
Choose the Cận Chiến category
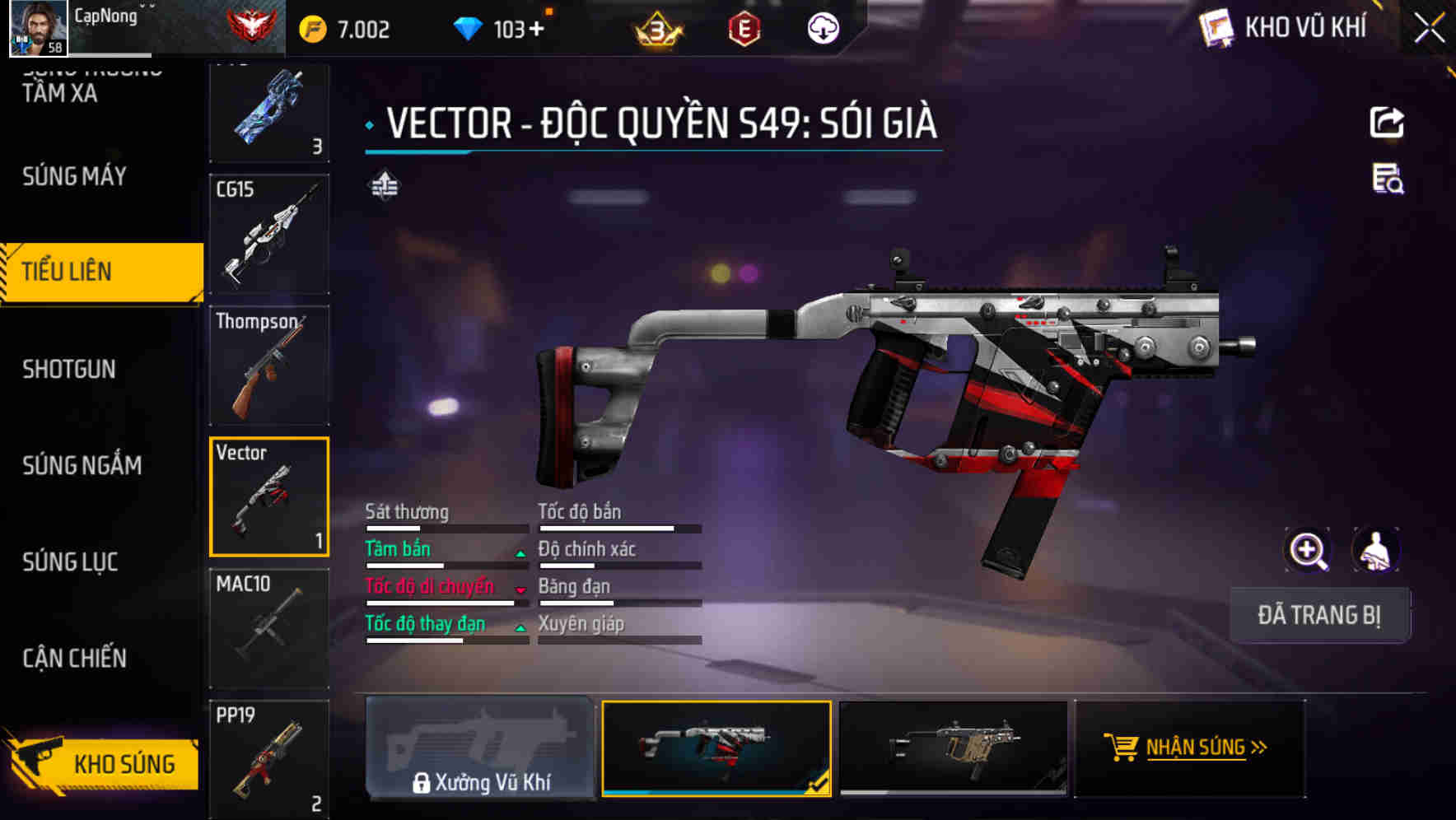[74, 658]
